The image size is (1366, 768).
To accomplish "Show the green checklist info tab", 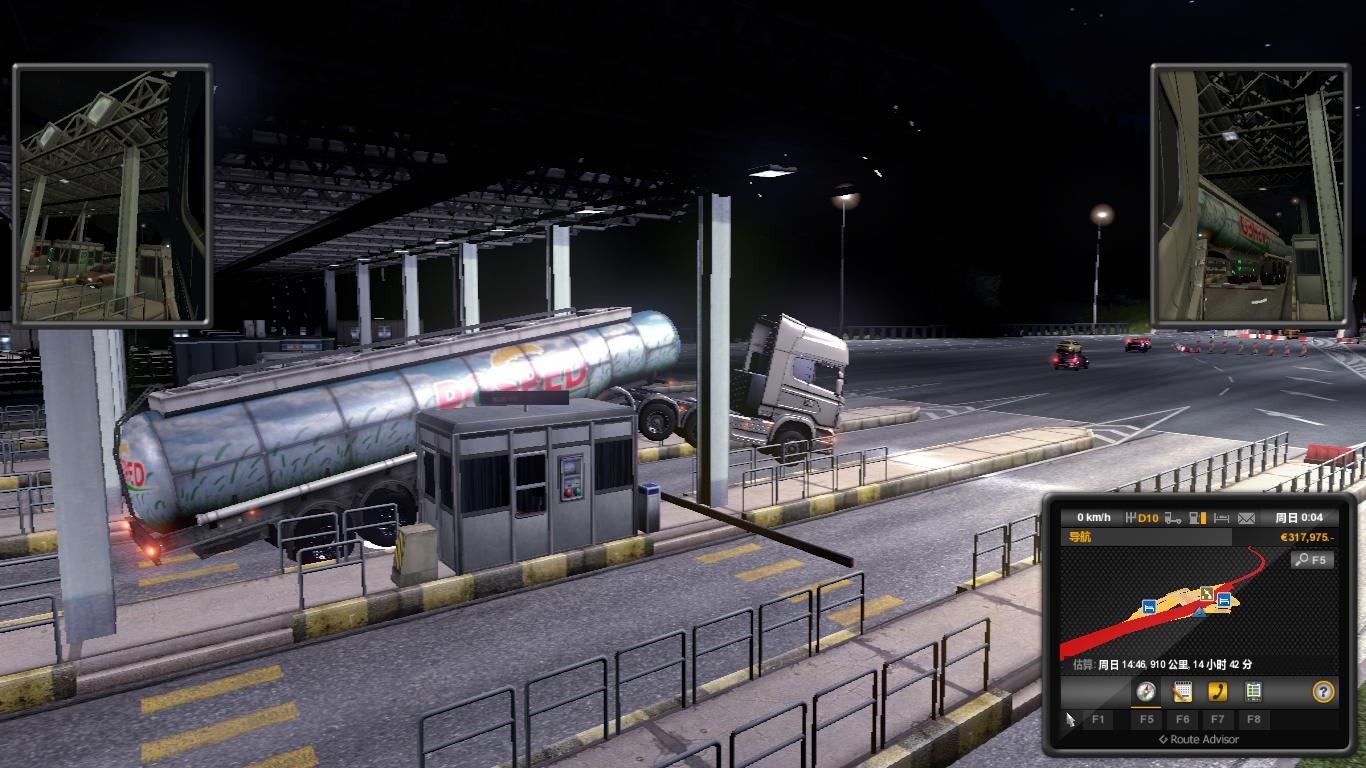I will point(1253,691).
